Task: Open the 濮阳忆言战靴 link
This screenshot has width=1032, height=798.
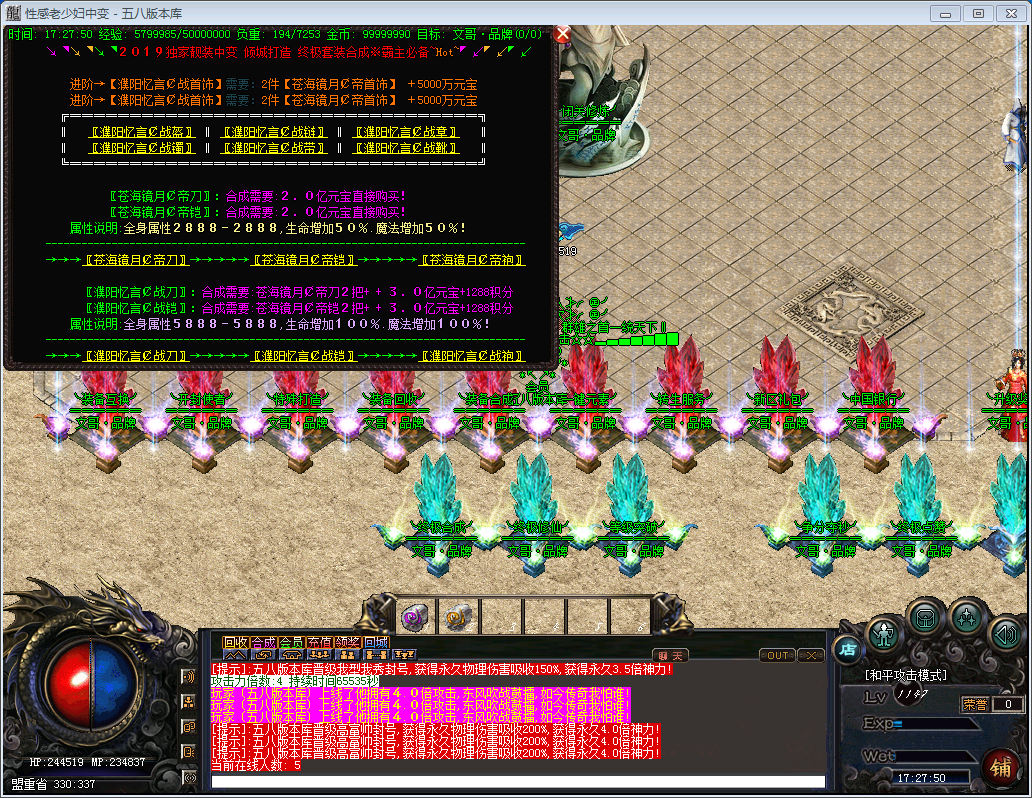Action: coord(405,148)
